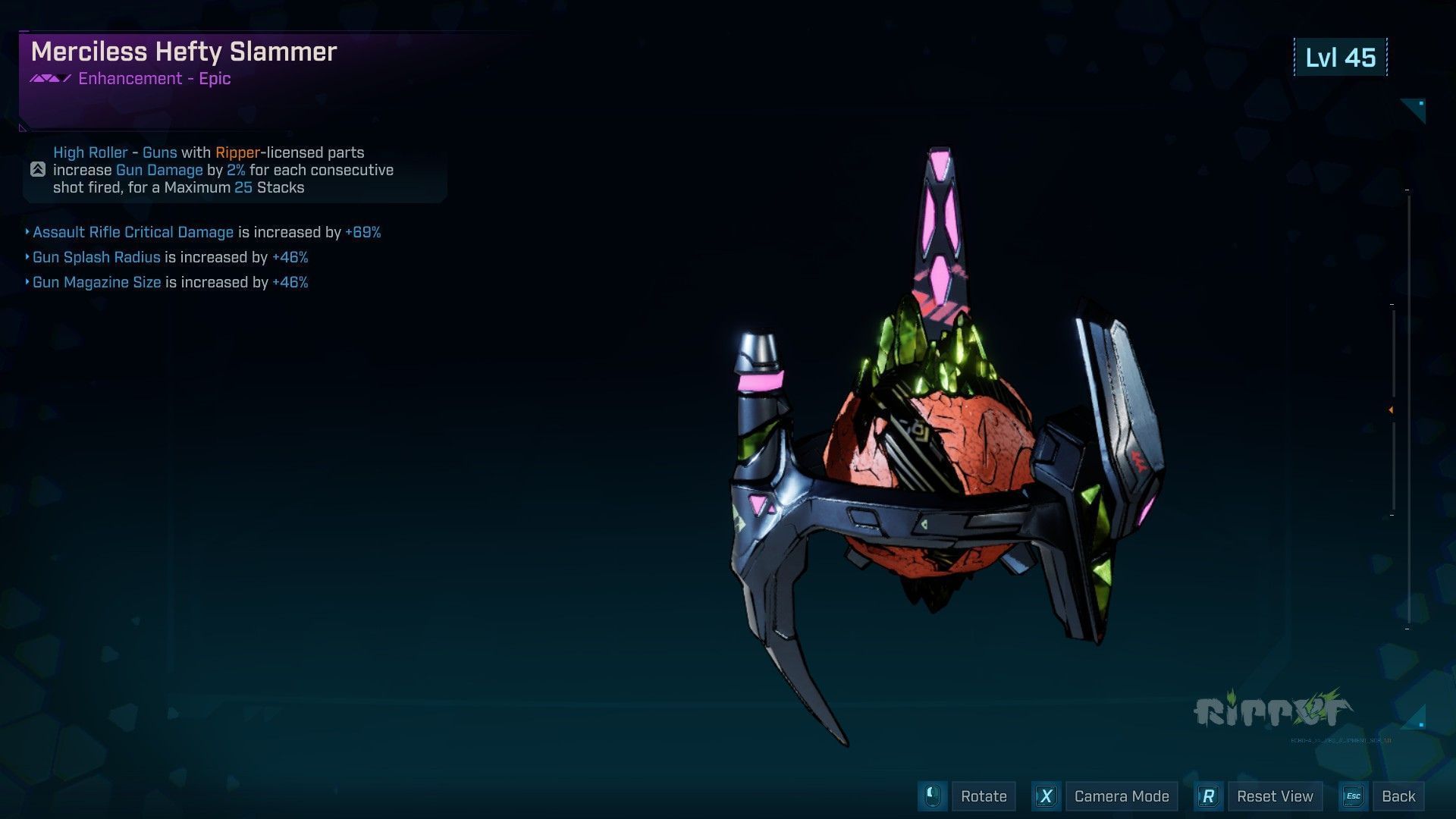Activate the Reset View button
Viewport: 1456px width, 819px height.
click(1274, 796)
